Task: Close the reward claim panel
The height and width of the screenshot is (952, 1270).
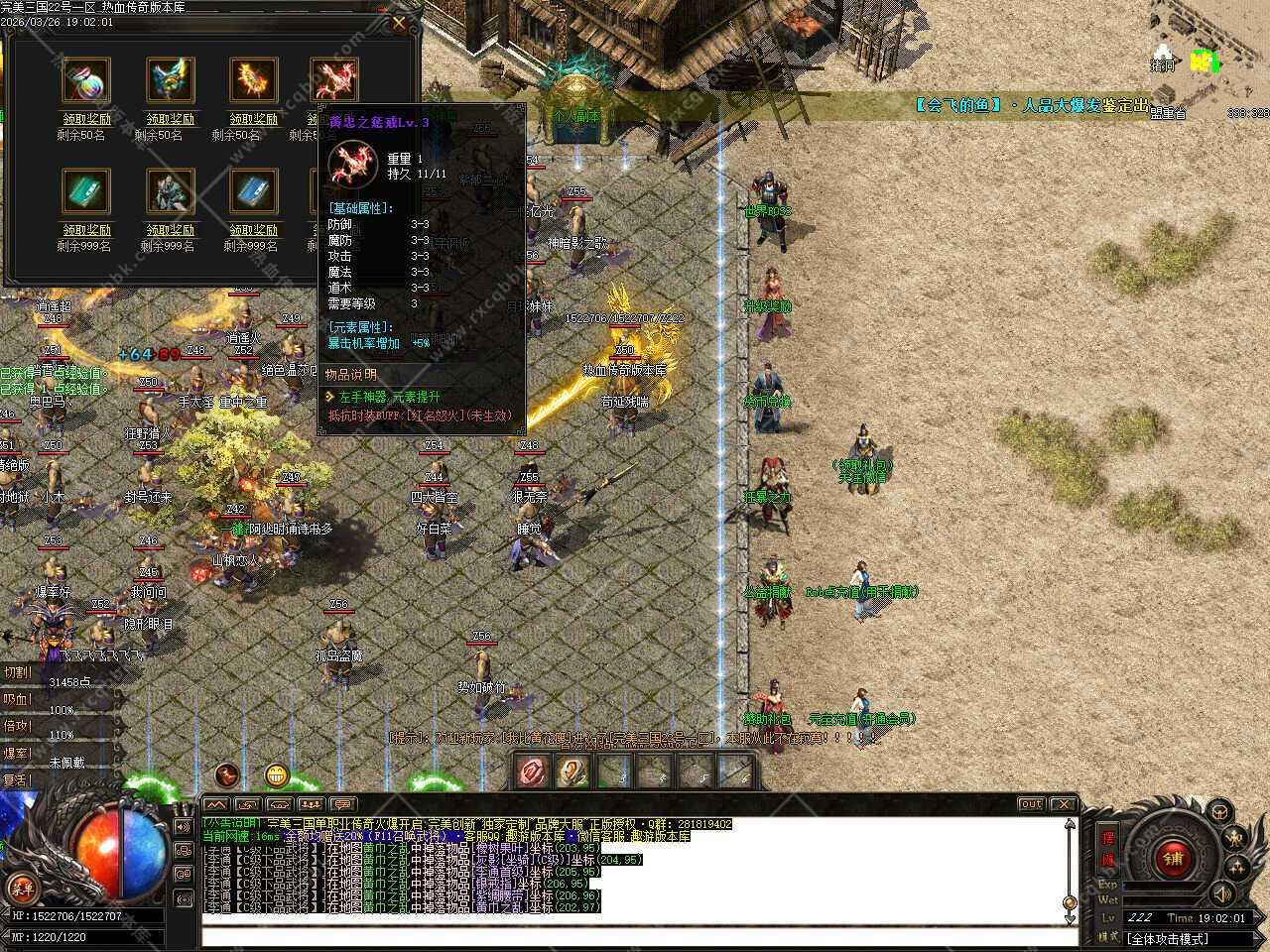Action: click(x=399, y=22)
